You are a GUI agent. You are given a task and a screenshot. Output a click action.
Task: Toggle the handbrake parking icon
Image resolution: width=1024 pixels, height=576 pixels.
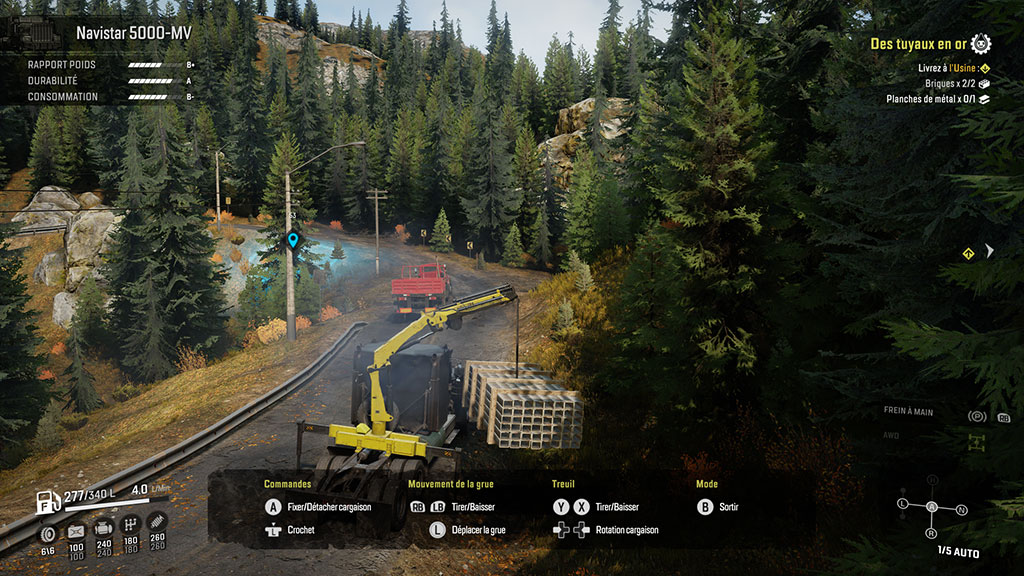coord(976,416)
